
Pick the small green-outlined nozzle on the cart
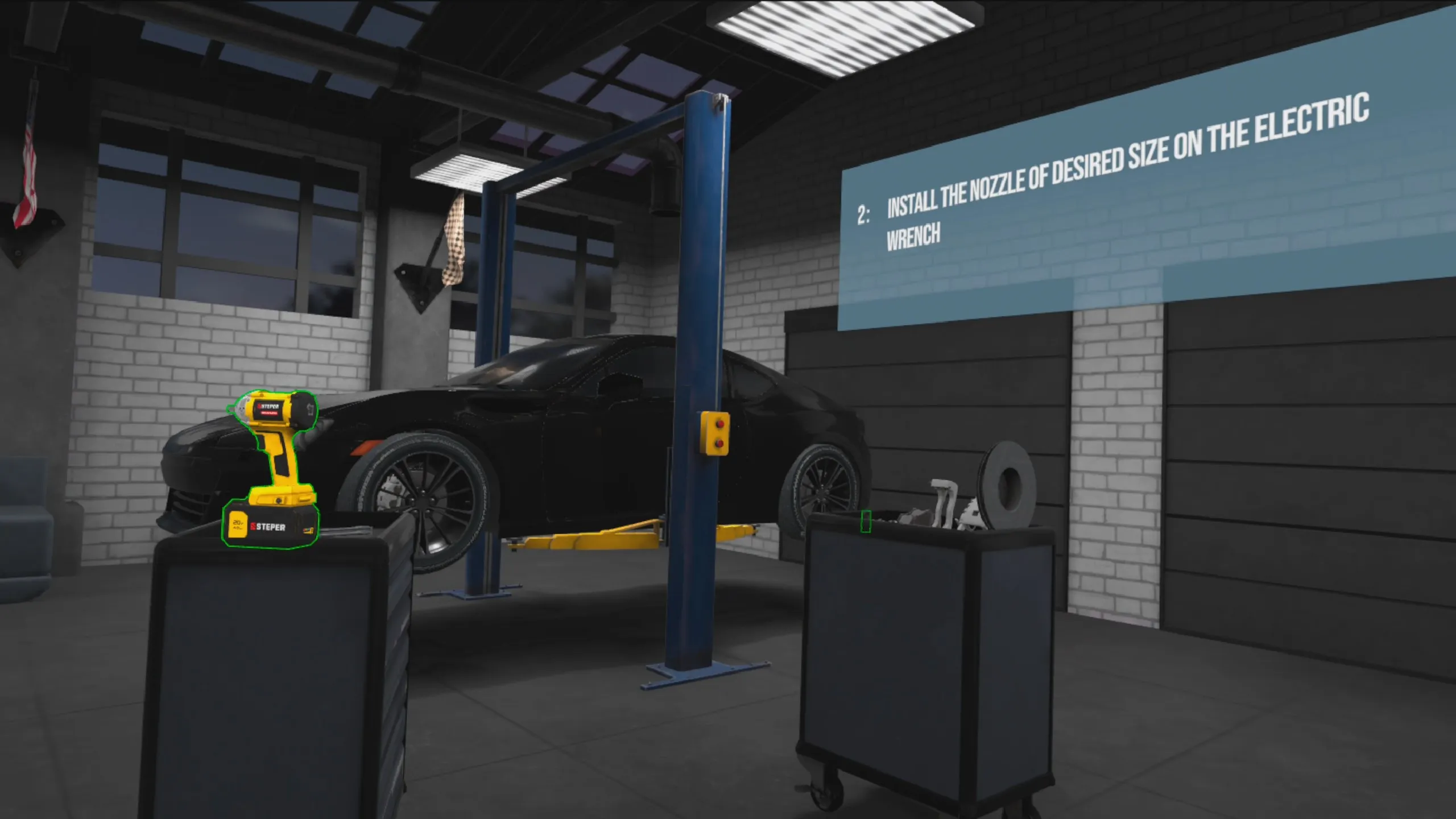tap(866, 521)
